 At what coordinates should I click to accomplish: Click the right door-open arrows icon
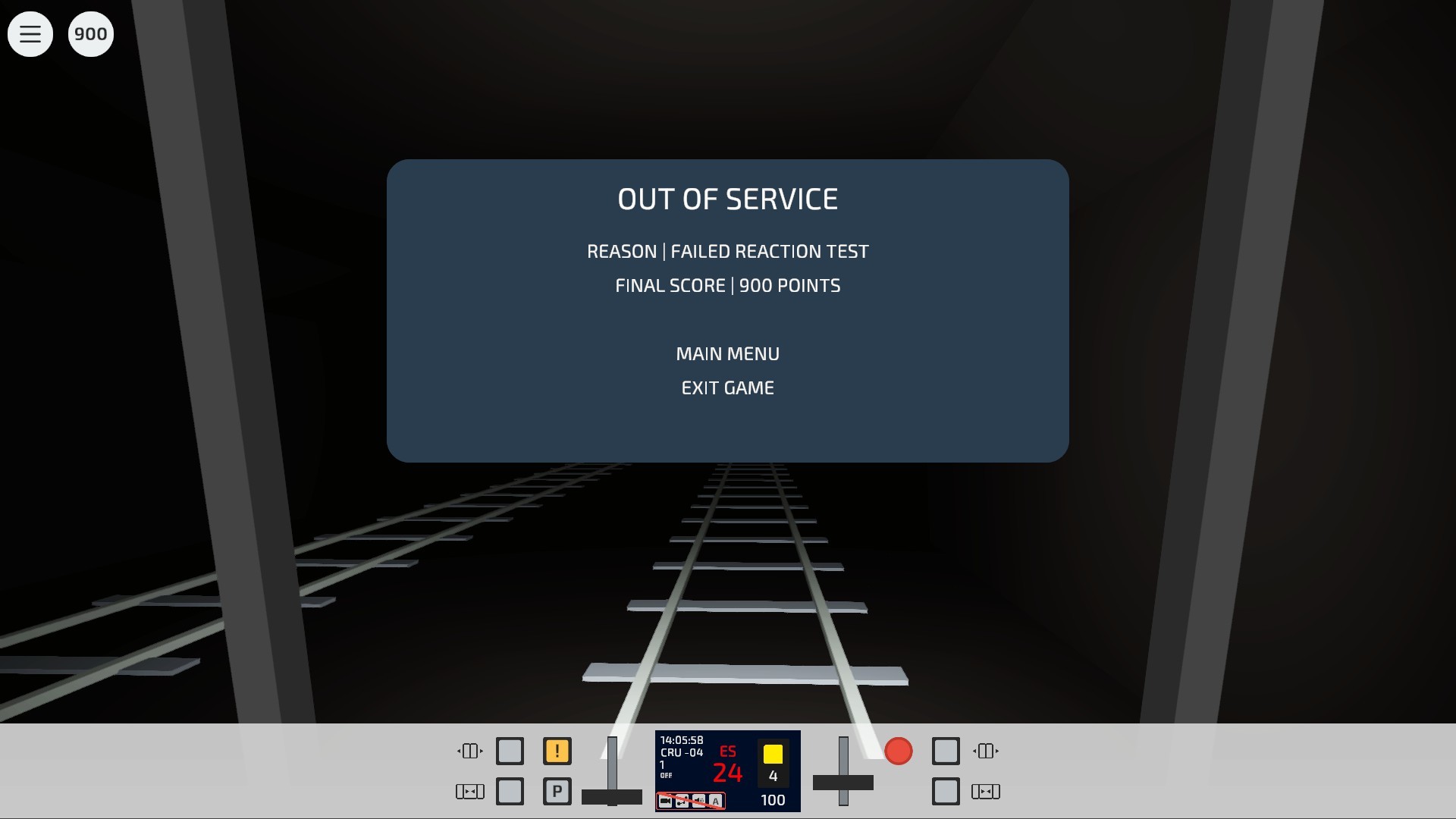coord(985,750)
